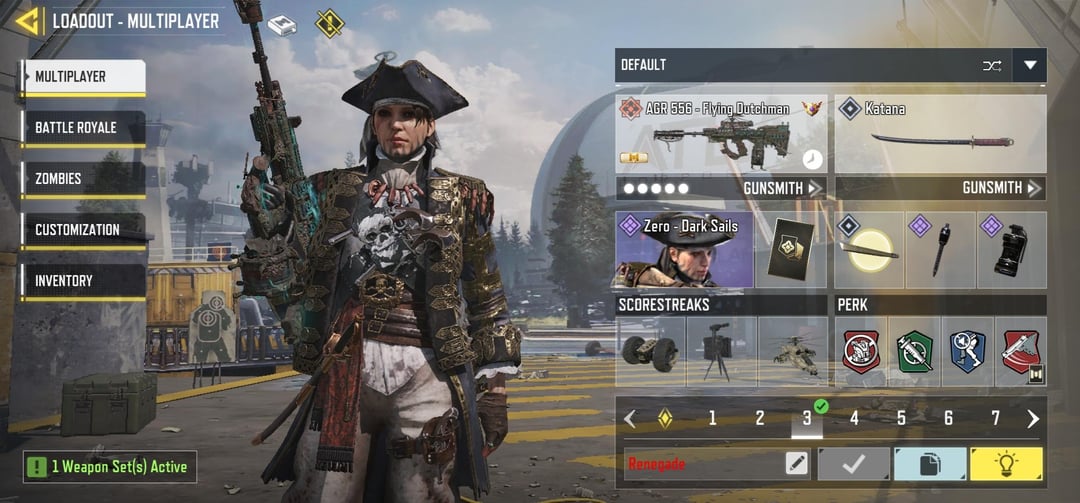Go back using the yellow arrow

[29, 20]
